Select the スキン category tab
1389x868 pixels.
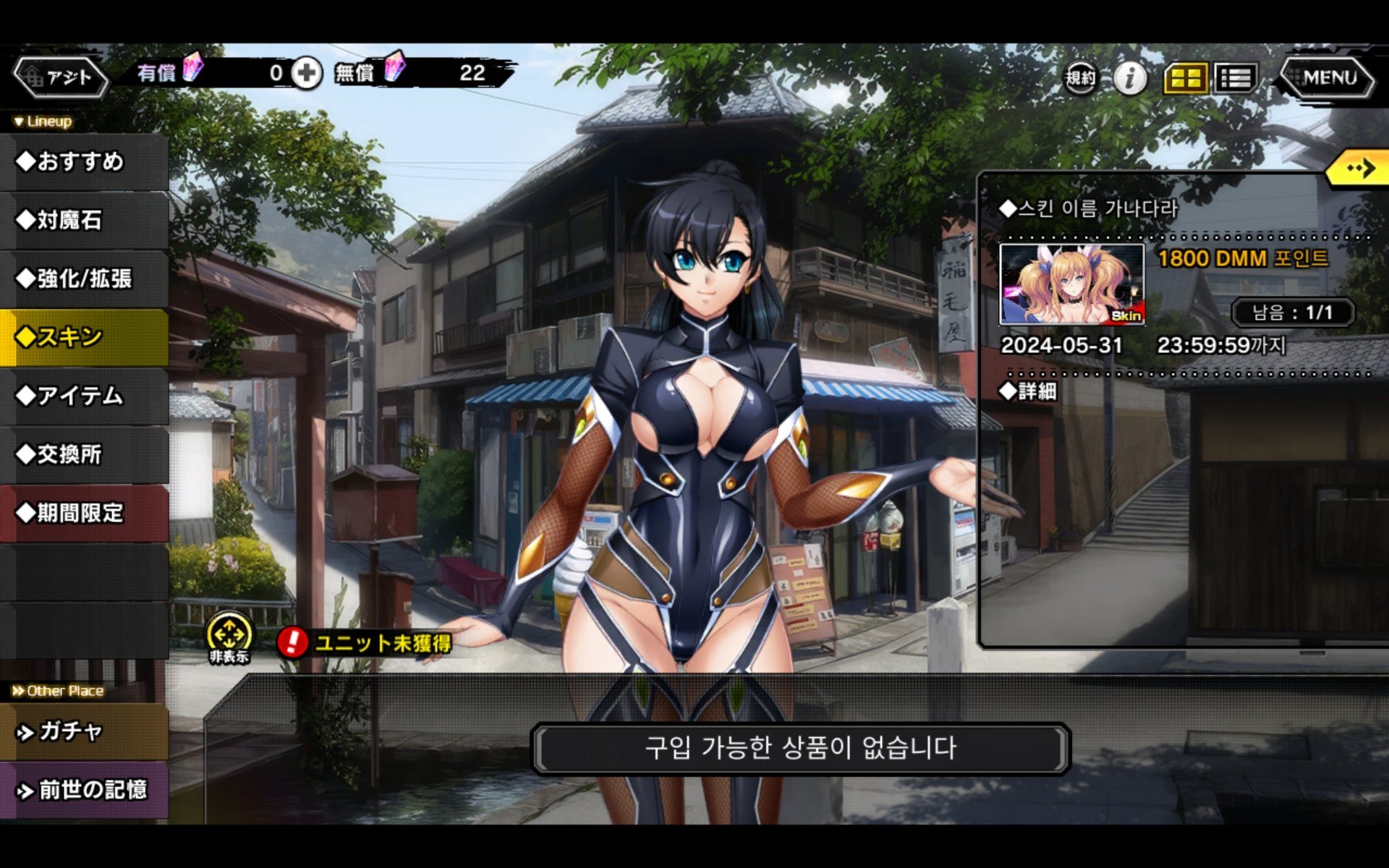(84, 337)
